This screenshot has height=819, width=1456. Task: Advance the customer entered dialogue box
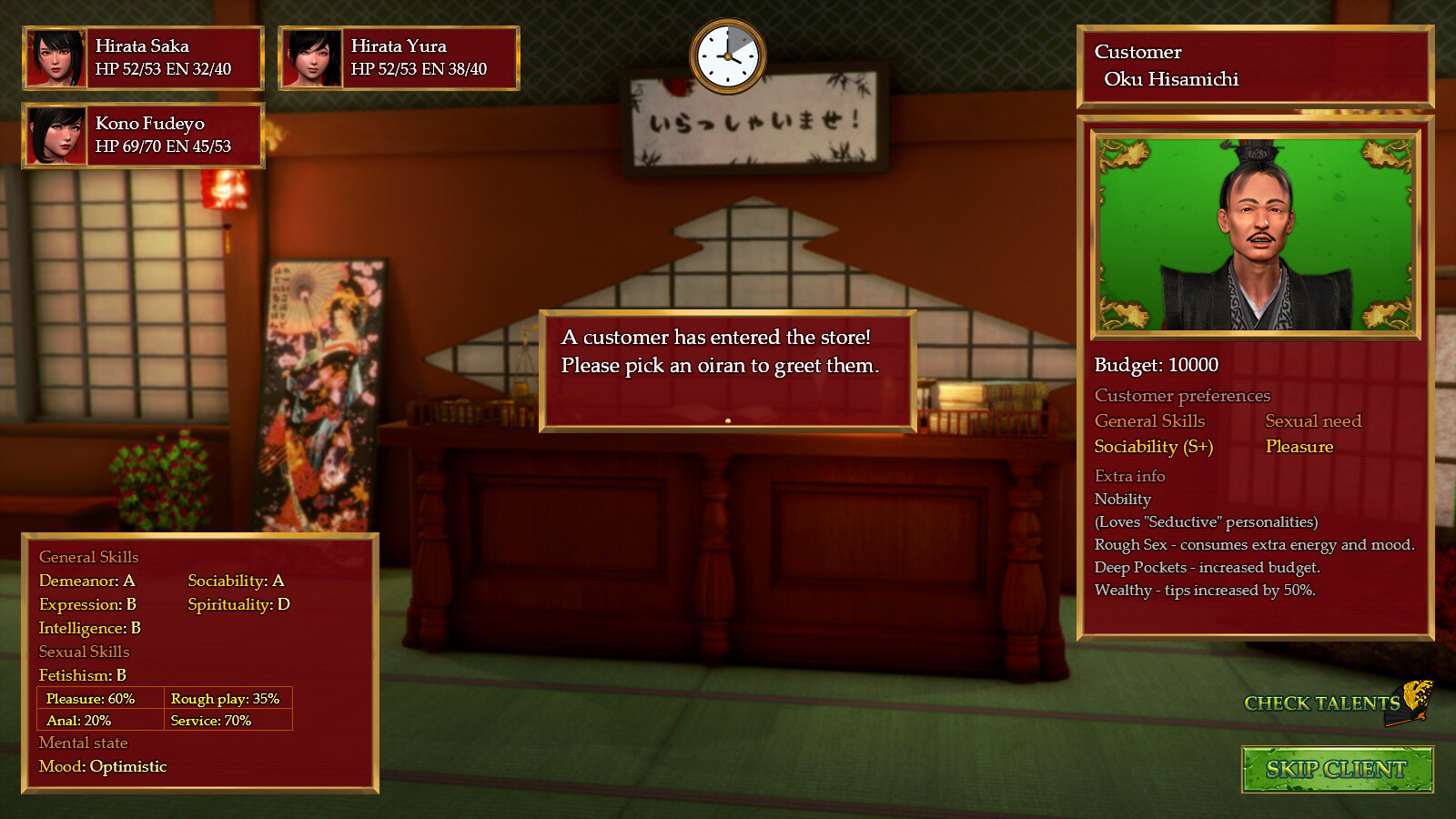tap(727, 370)
